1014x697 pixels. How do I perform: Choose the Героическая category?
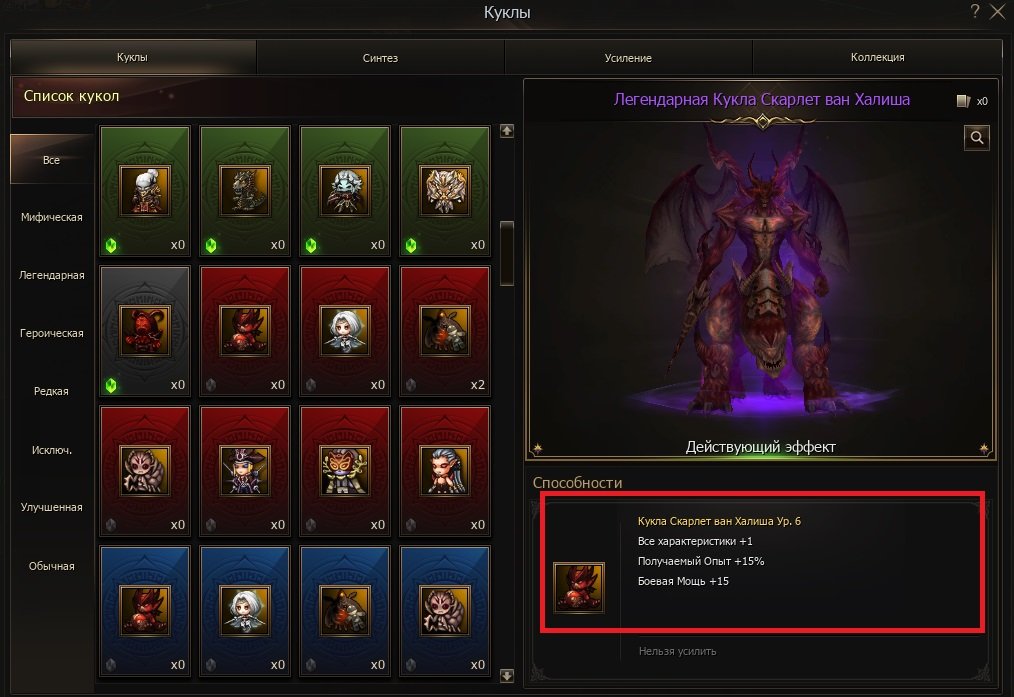52,333
